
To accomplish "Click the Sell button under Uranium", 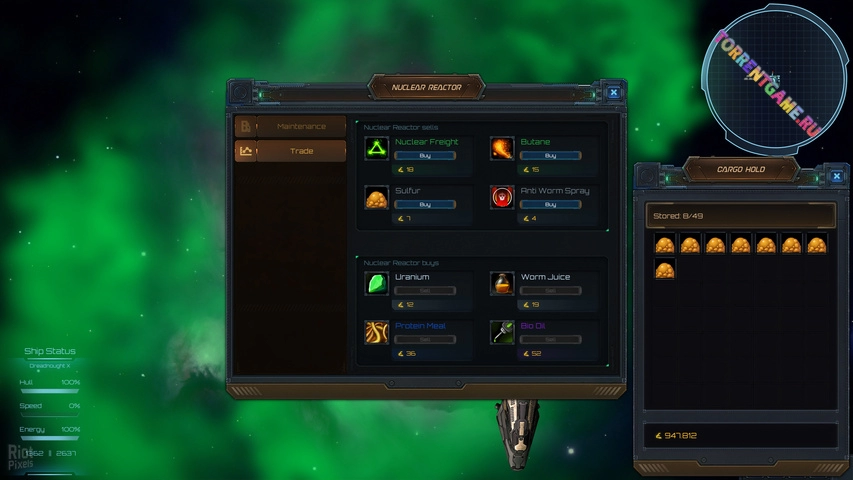I will point(425,291).
